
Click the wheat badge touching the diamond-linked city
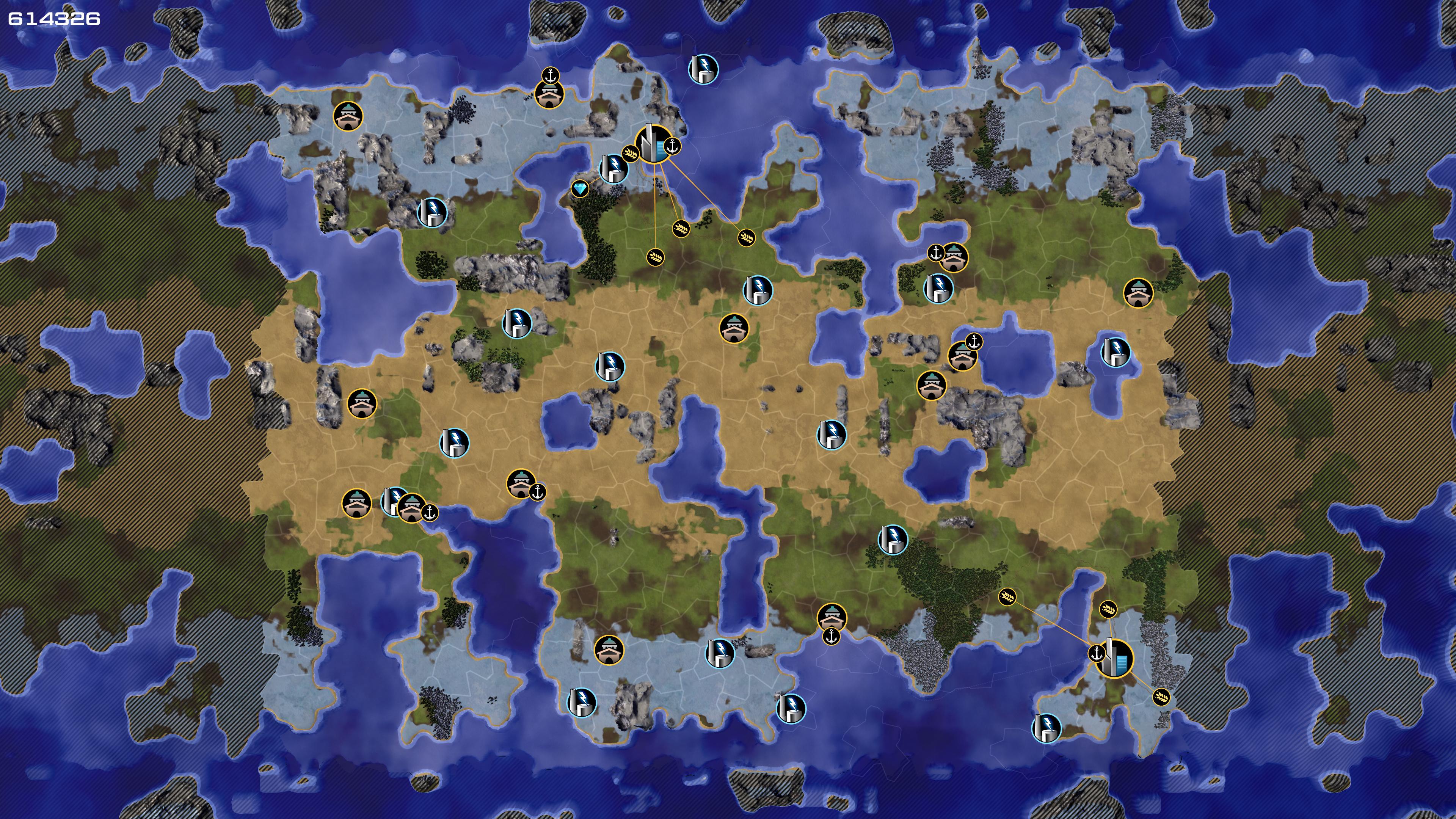(630, 153)
